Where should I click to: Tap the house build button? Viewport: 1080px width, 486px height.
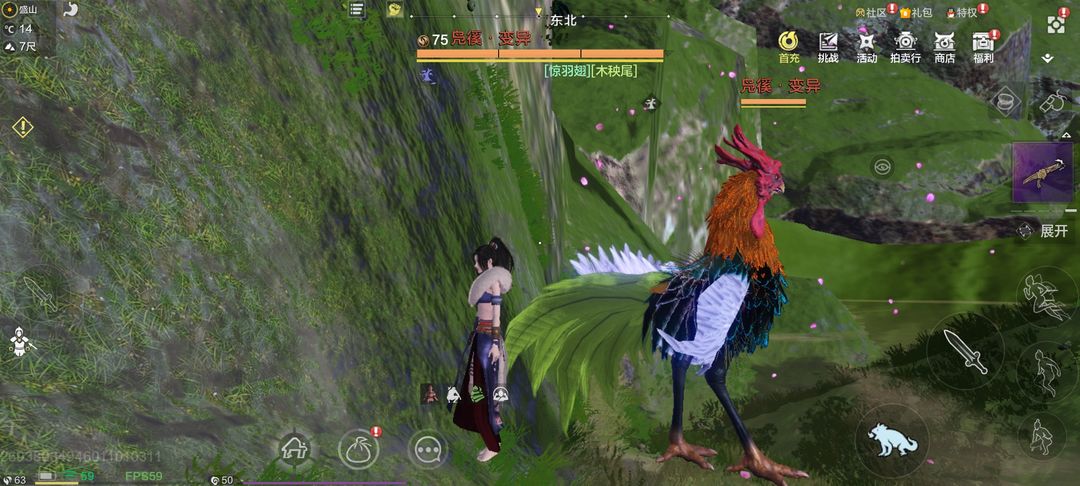tap(293, 448)
